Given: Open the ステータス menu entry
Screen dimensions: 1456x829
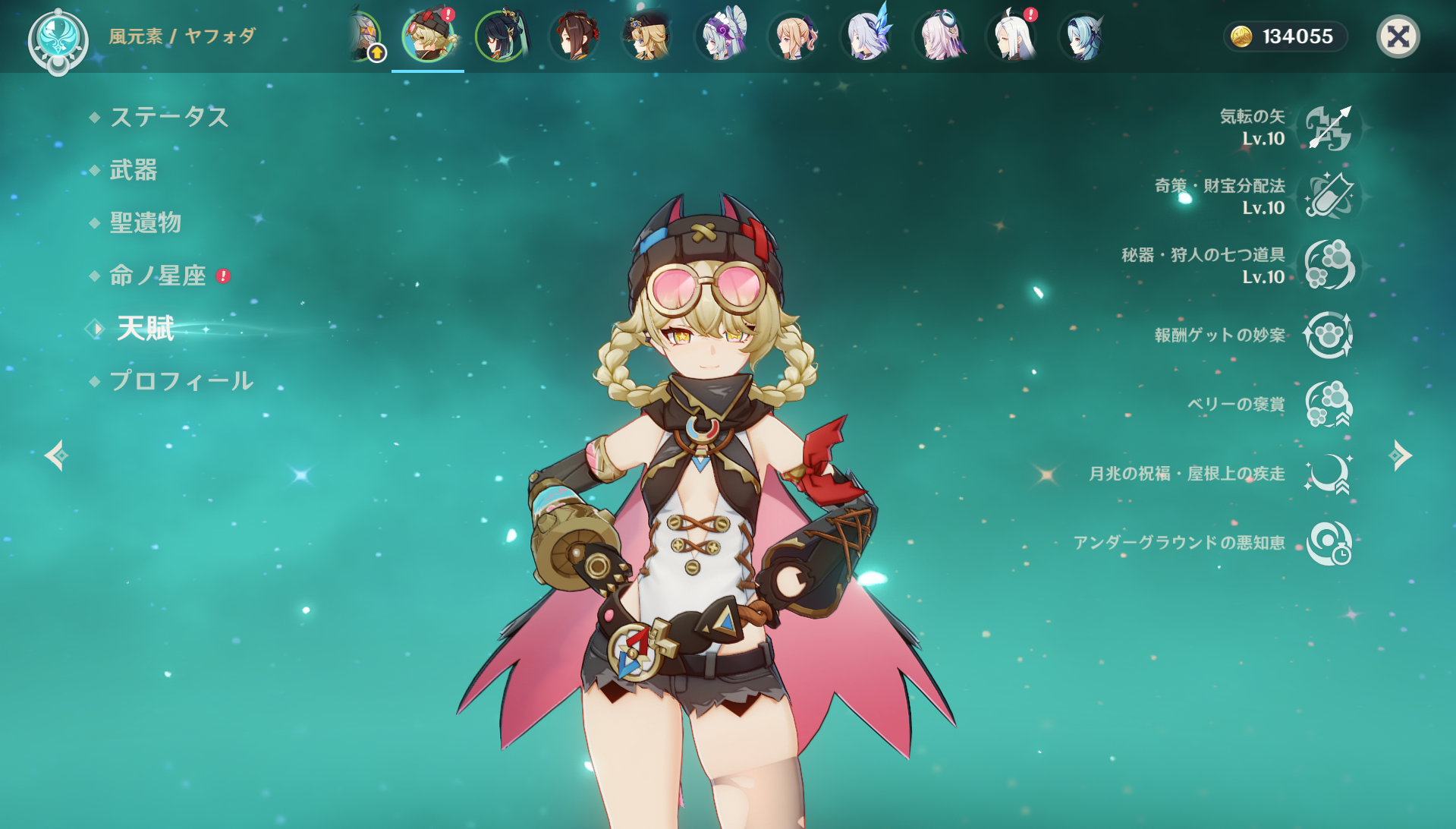Looking at the screenshot, I should (168, 117).
